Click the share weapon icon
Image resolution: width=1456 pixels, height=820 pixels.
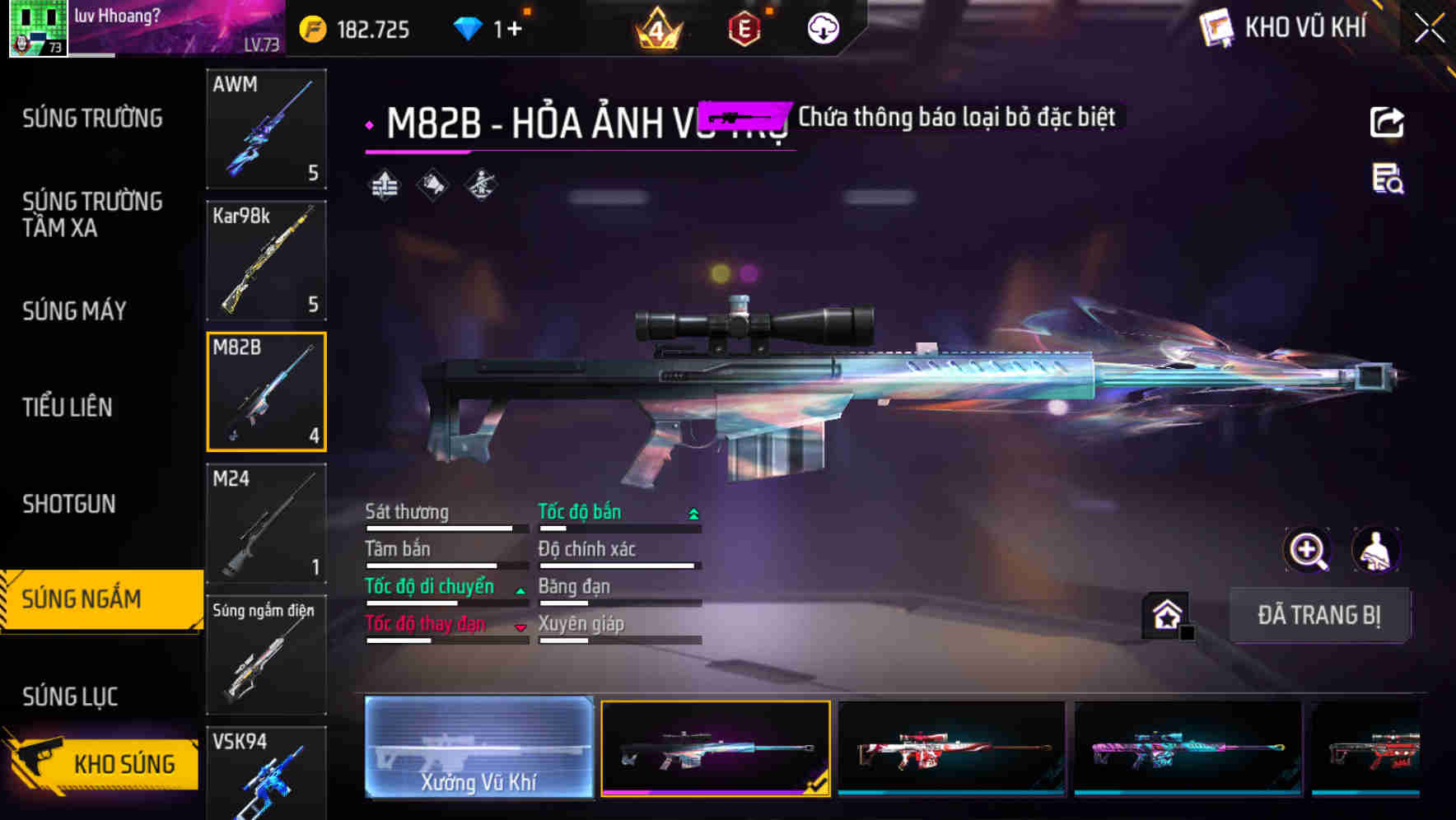coord(1388,122)
